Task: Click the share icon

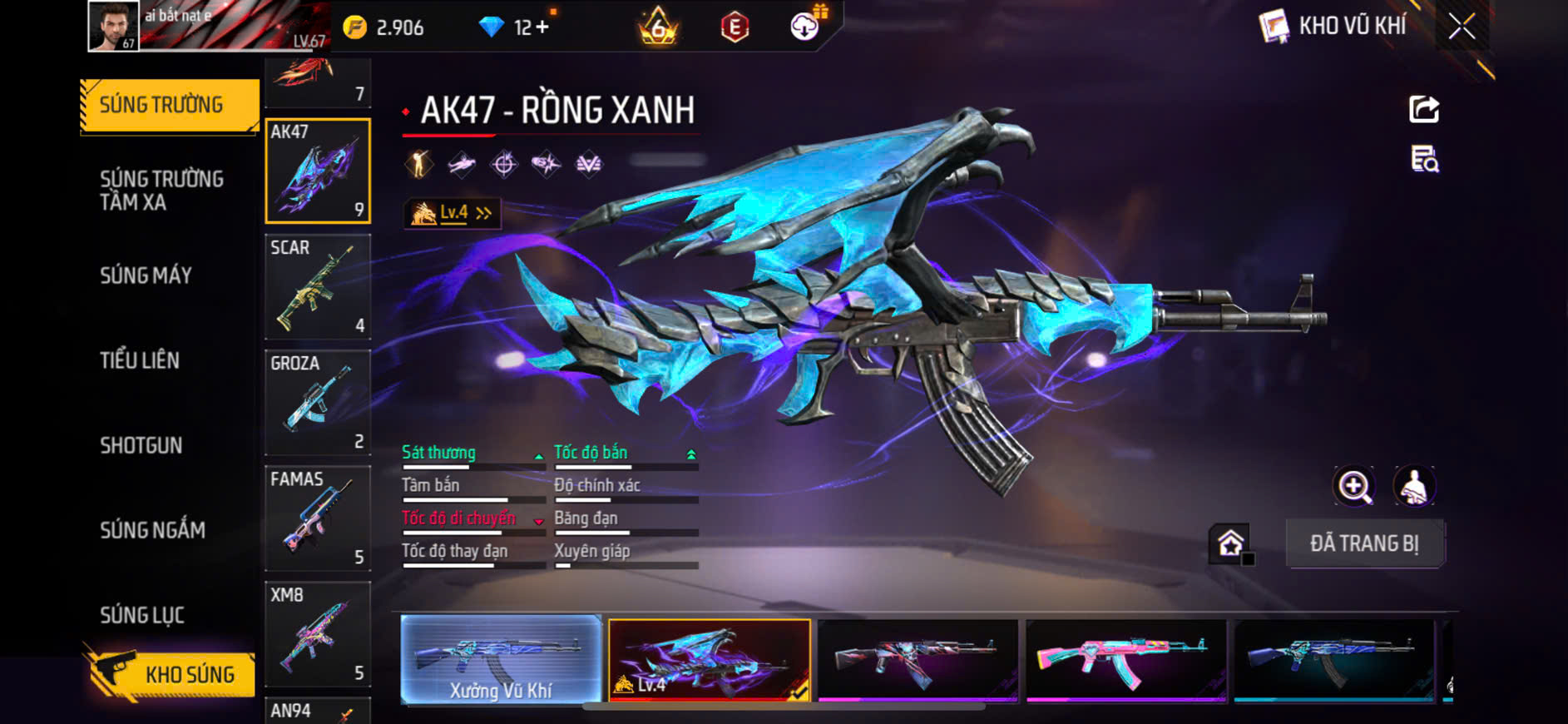Action: pos(1424,109)
